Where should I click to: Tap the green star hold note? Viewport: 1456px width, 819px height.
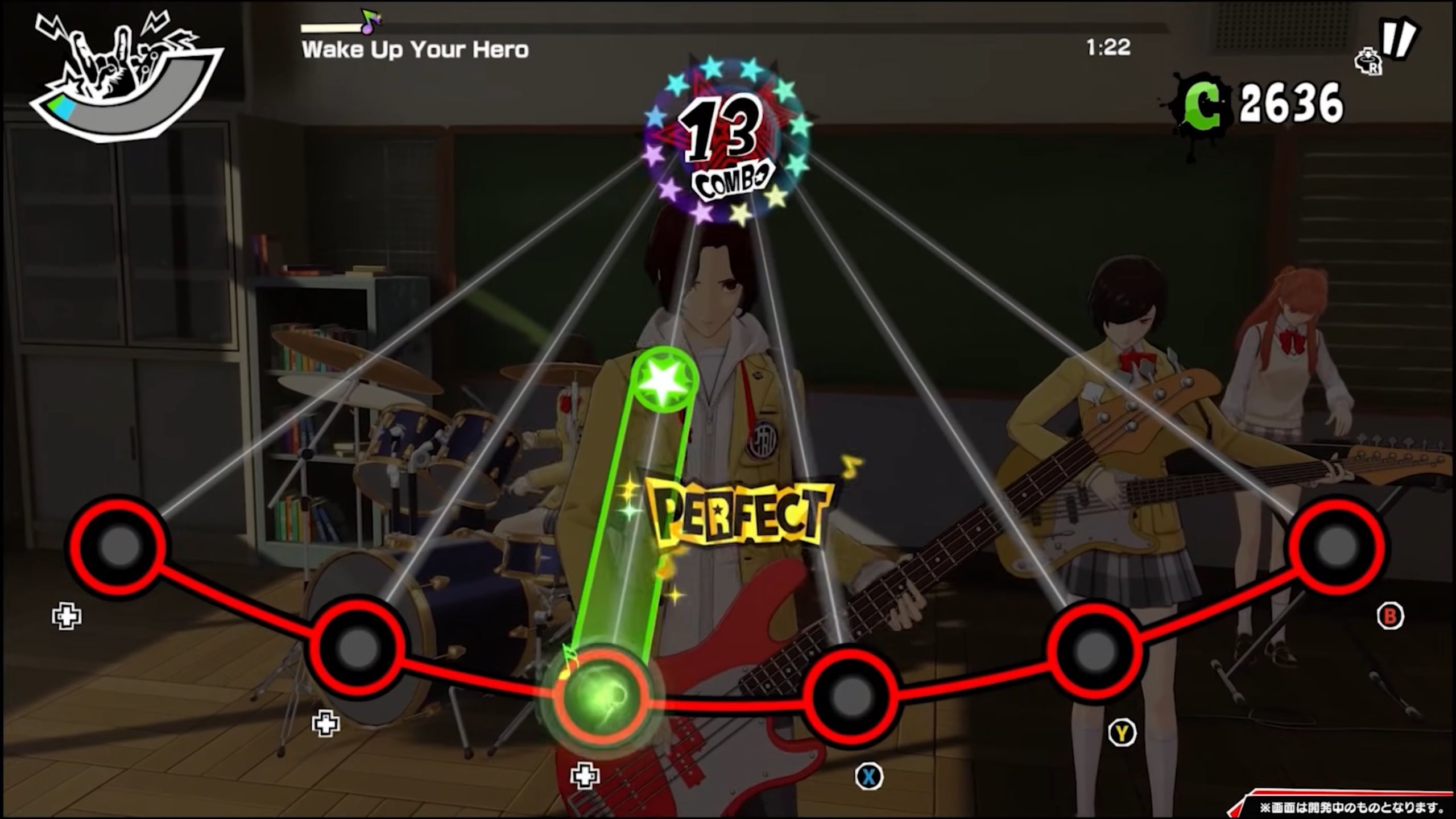tap(664, 380)
